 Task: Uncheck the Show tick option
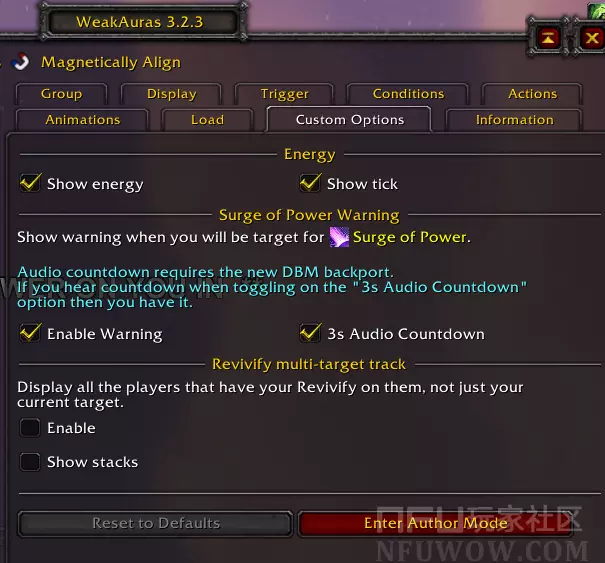tap(310, 183)
